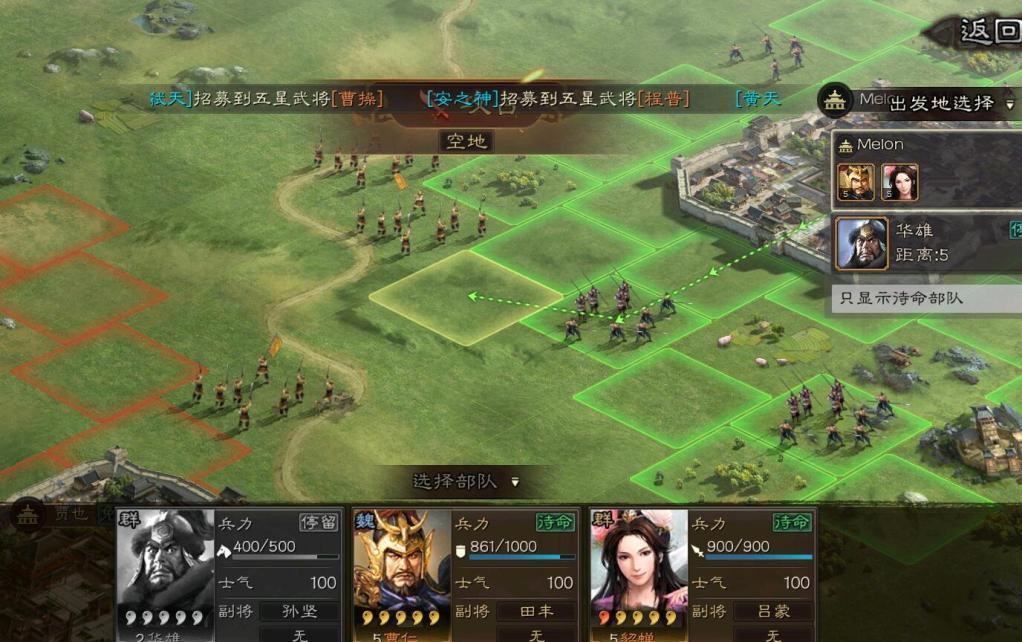This screenshot has width=1022, height=642.
Task: Click the 孙坚 deputy general slot
Action: [x=299, y=611]
